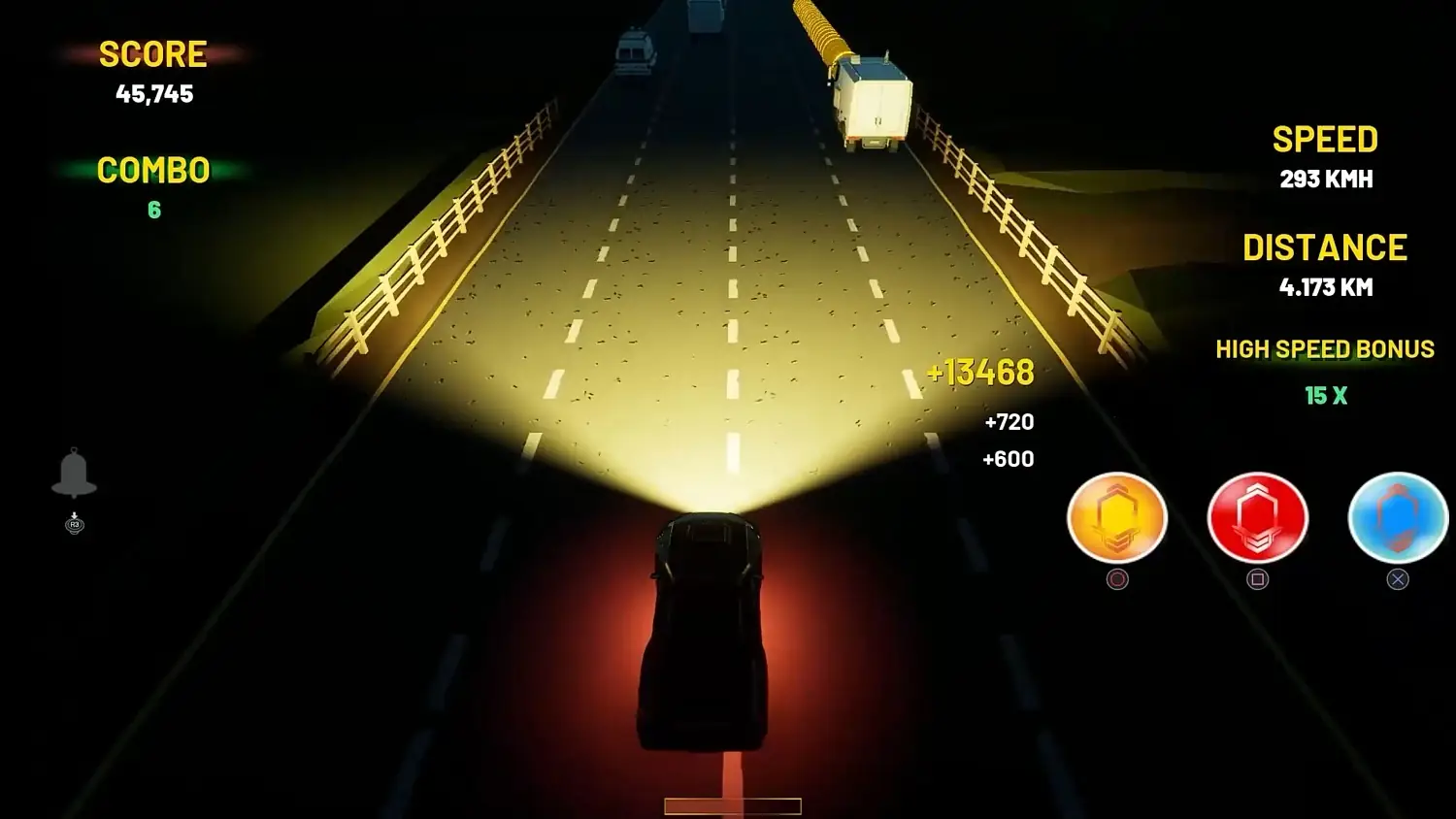Select the SPEED readout showing 293 KMH
This screenshot has width=1456, height=819.
pyautogui.click(x=1326, y=179)
